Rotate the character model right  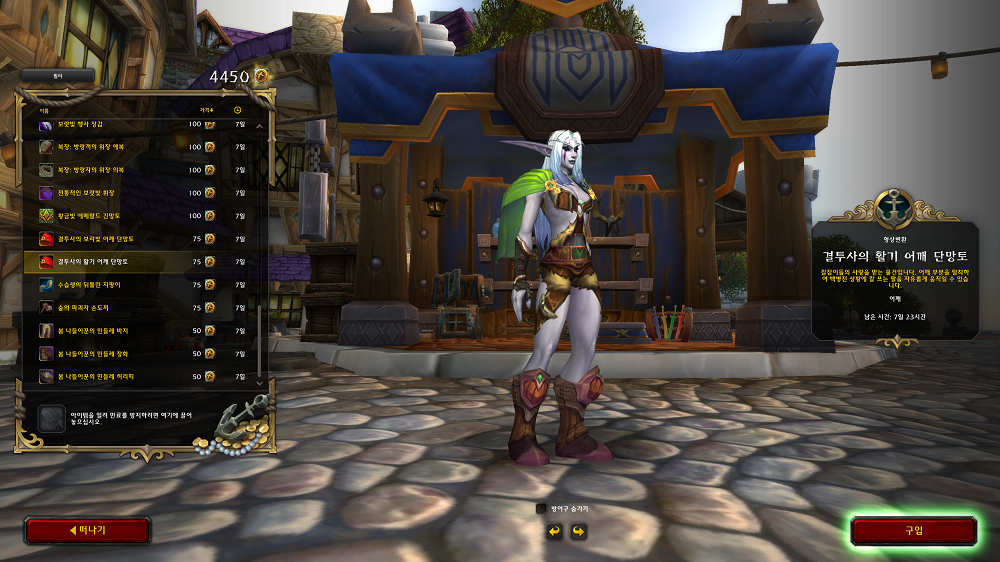coord(578,531)
